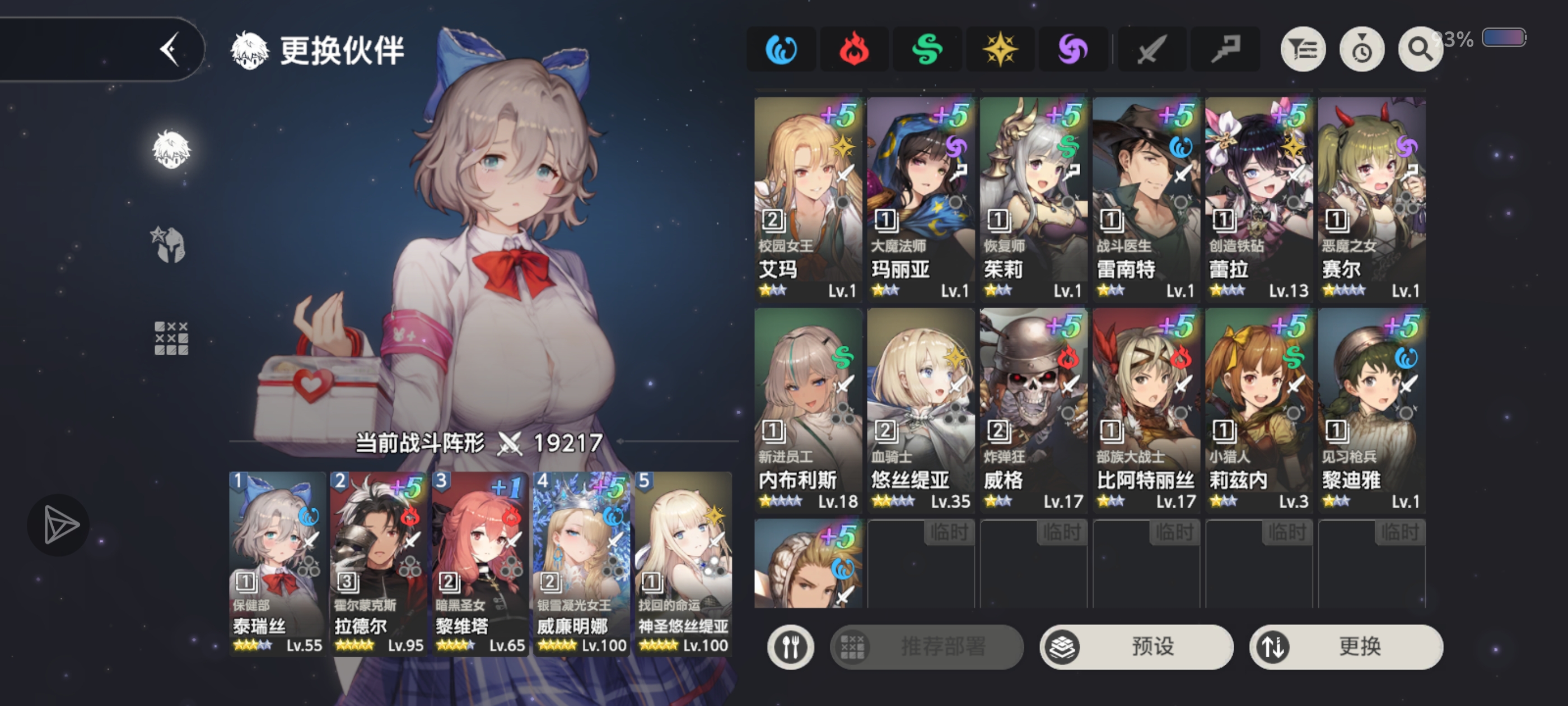Select the fire element filter icon
The height and width of the screenshot is (706, 1568).
(854, 49)
